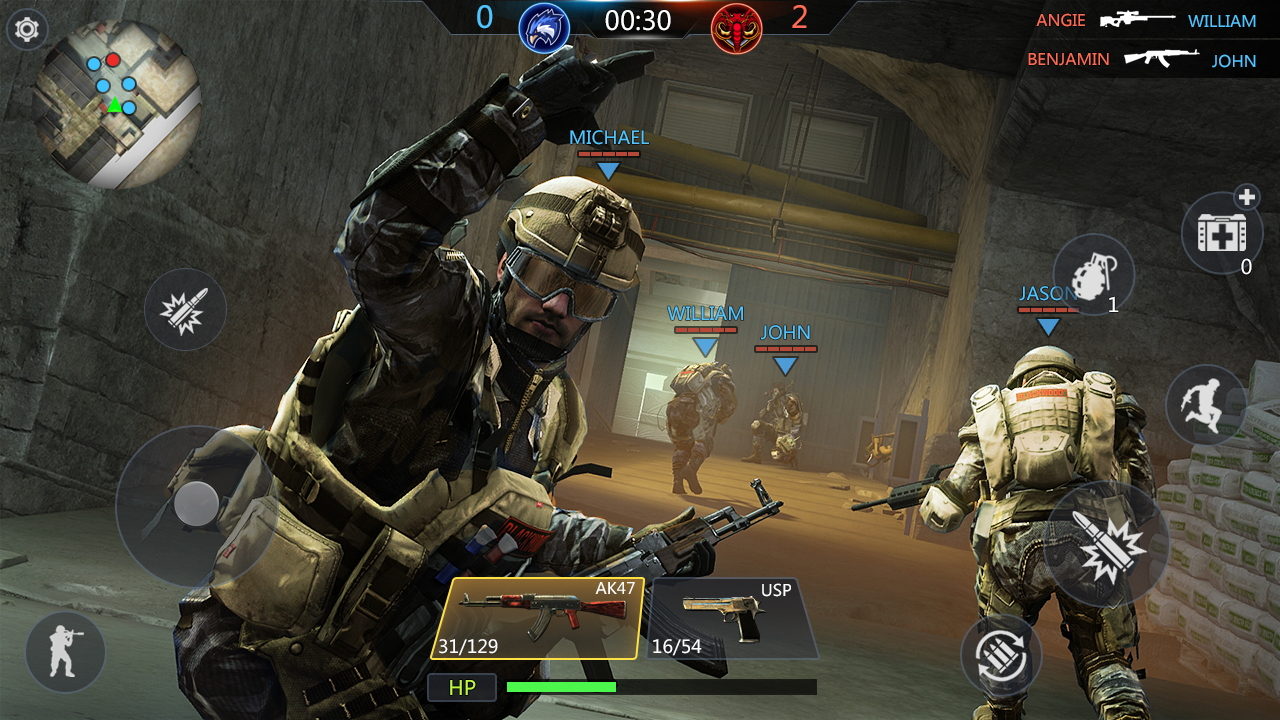Open the settings gear
The image size is (1280, 720).
[x=28, y=30]
